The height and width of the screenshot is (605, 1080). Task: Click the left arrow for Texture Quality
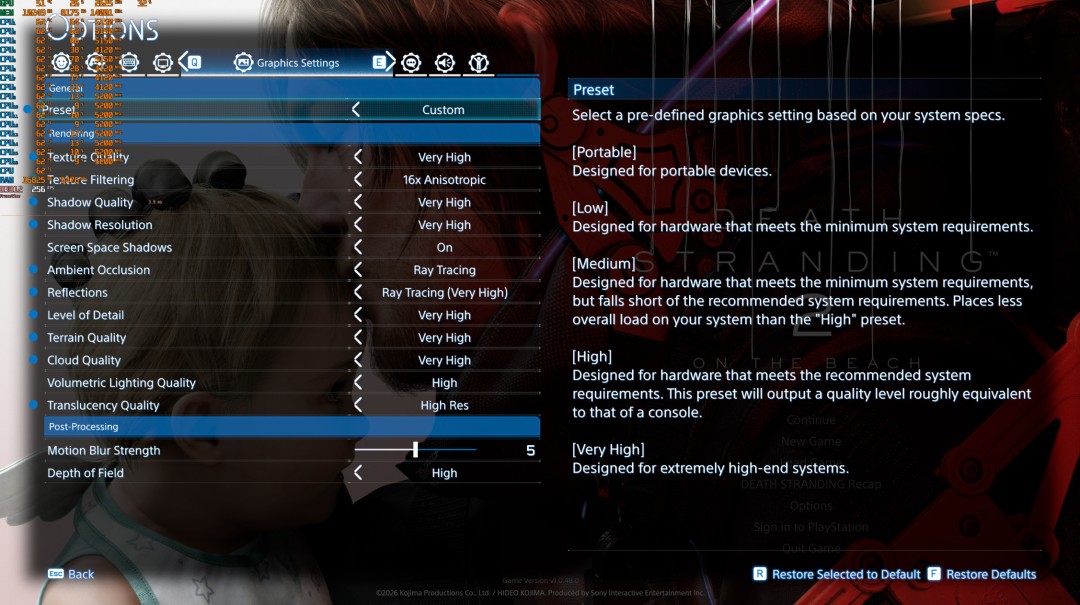(x=357, y=157)
